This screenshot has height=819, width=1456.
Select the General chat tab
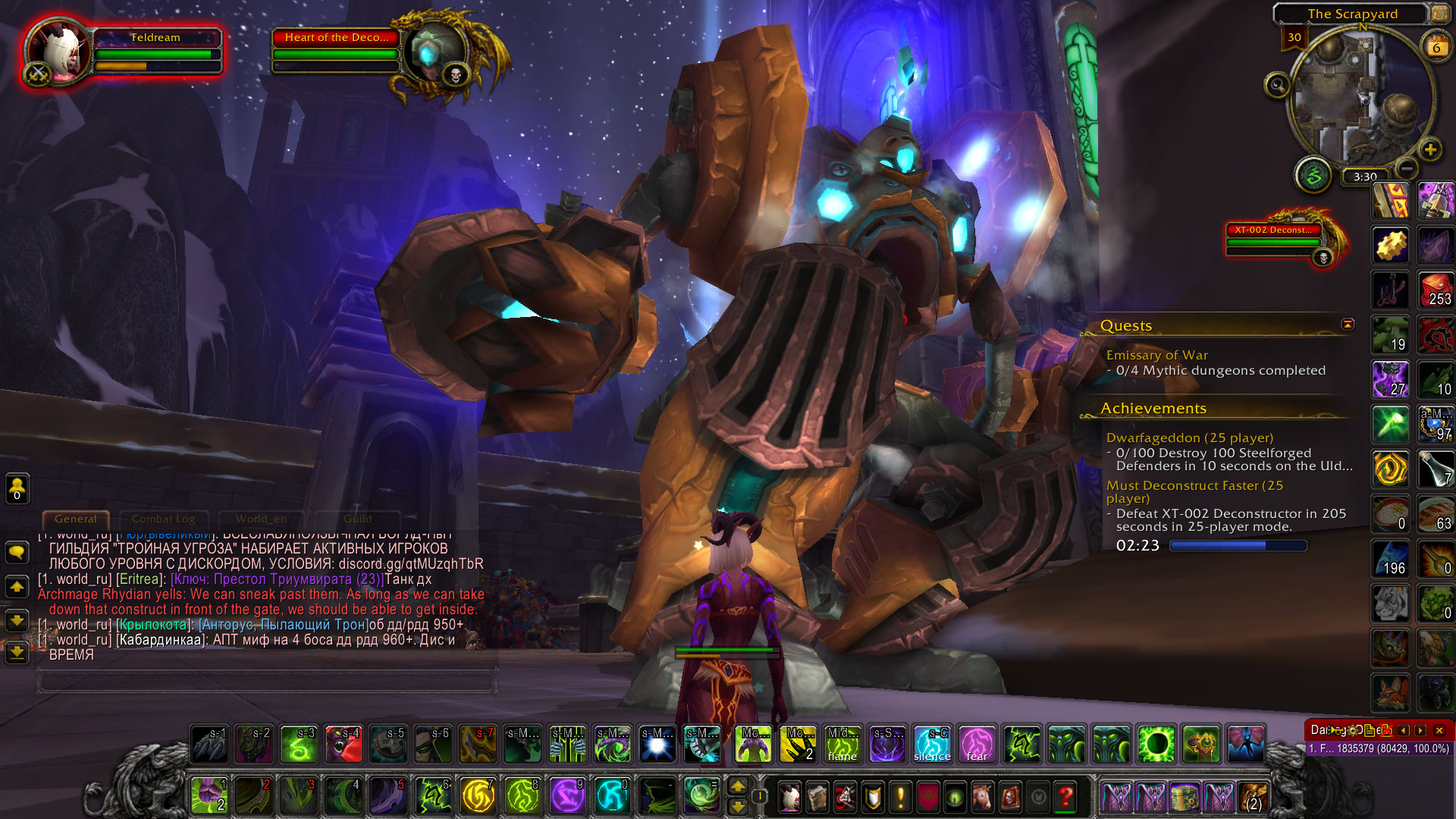point(76,519)
